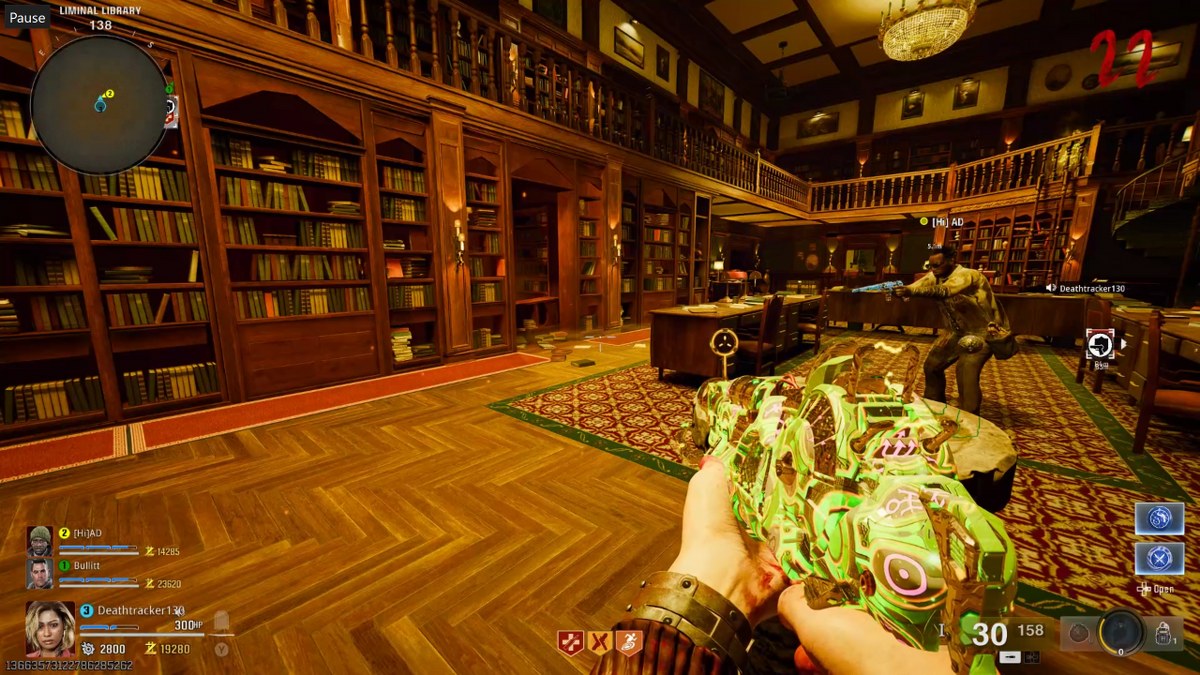The width and height of the screenshot is (1200, 675).
Task: Click the objective marker beside the minimap
Action: (x=172, y=108)
